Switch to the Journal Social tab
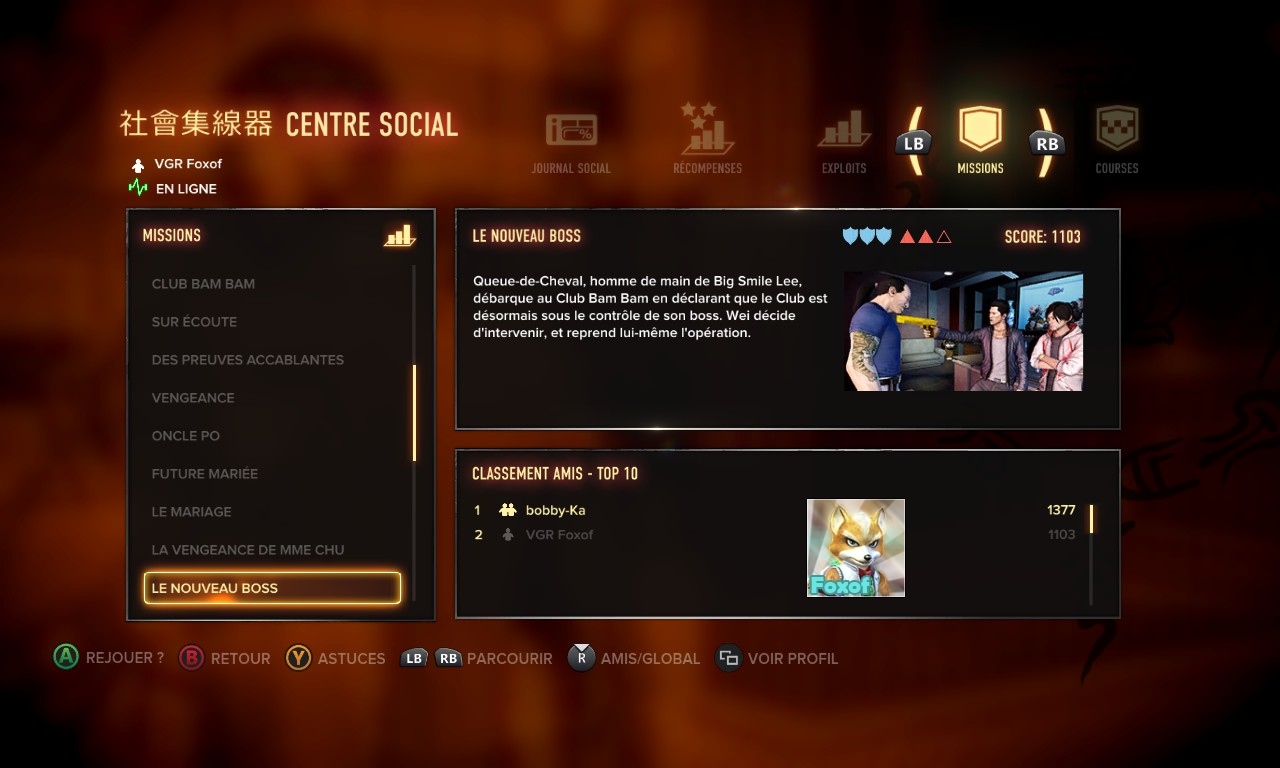1280x768 pixels. (571, 142)
